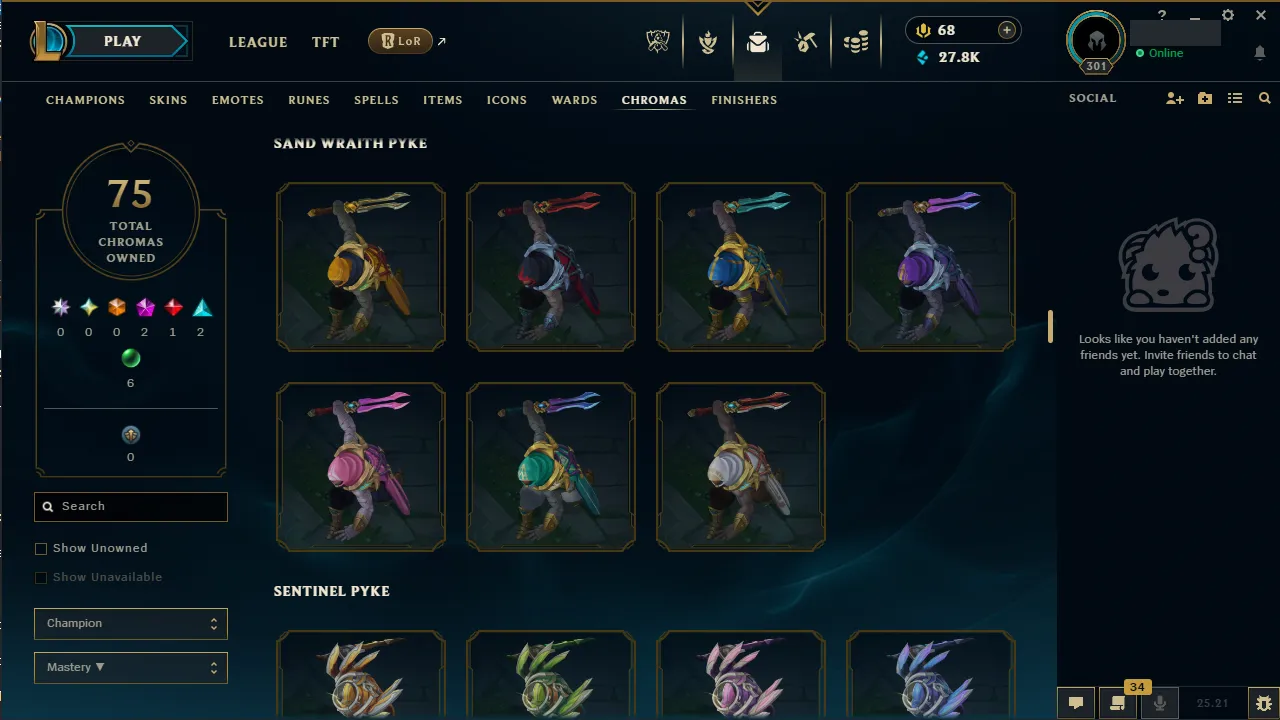Launch LoR from the top bar
Image resolution: width=1280 pixels, height=720 pixels.
(x=399, y=41)
